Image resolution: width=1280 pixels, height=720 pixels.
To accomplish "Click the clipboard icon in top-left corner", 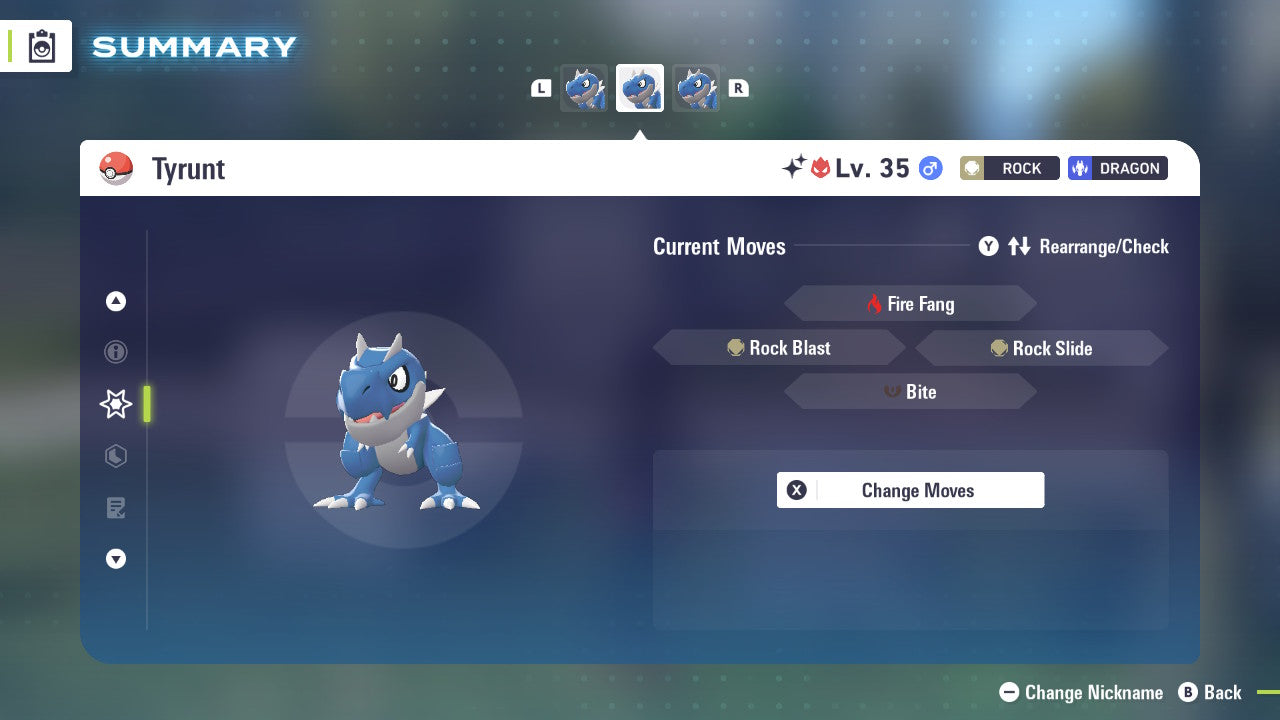I will [40, 46].
